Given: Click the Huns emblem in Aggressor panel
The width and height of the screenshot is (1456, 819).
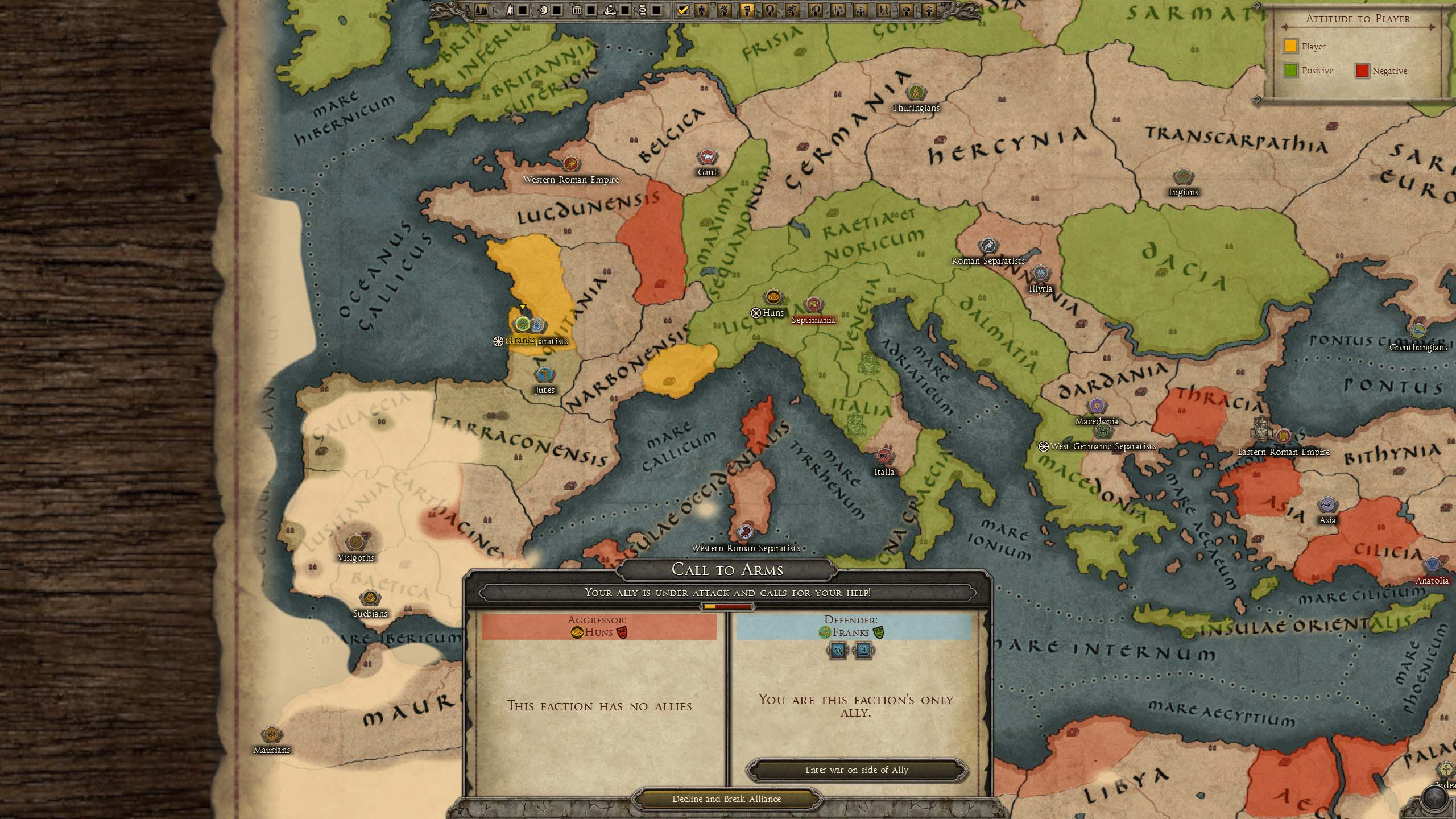Looking at the screenshot, I should point(577,632).
